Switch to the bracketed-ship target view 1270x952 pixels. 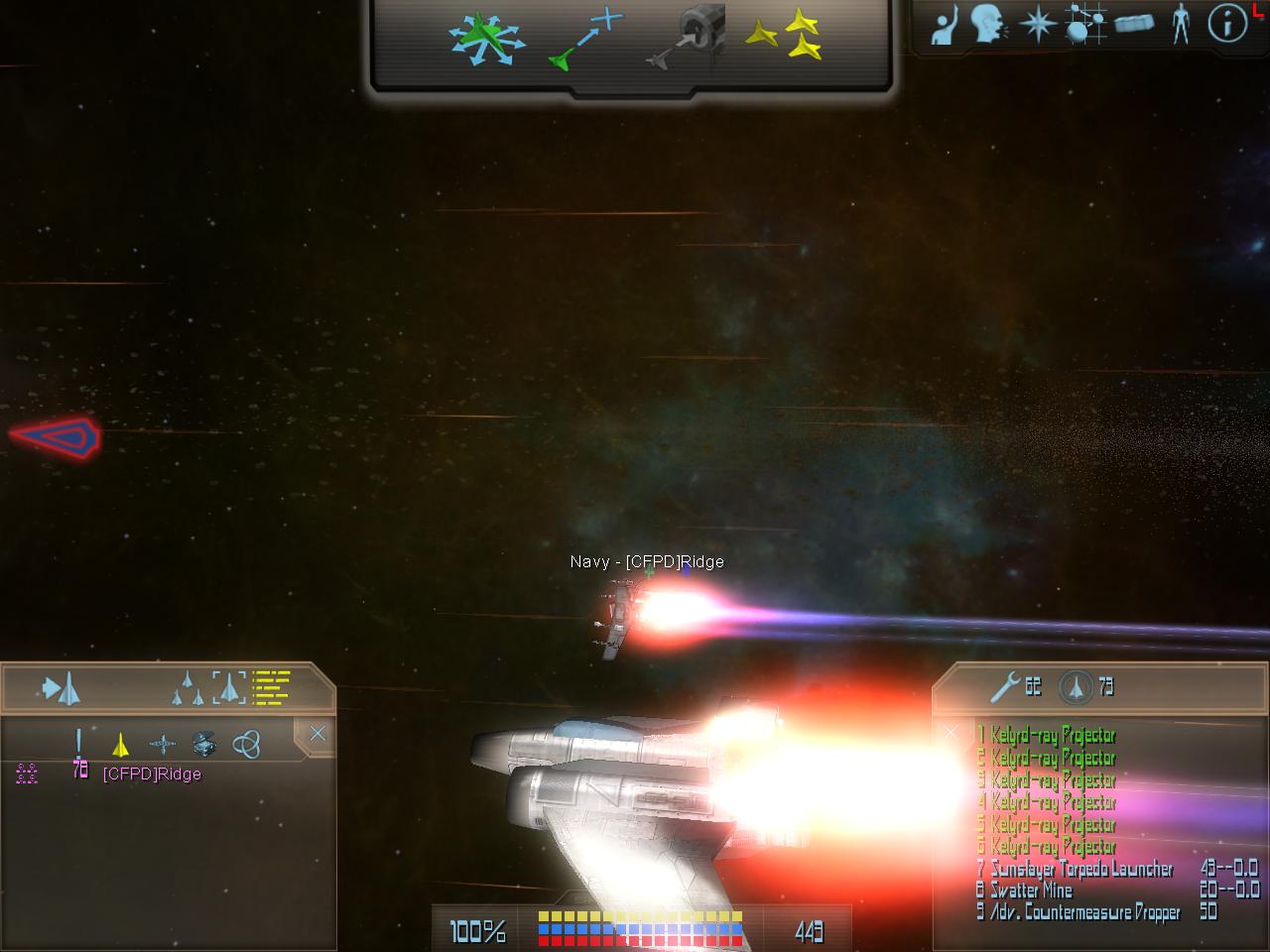click(x=228, y=686)
